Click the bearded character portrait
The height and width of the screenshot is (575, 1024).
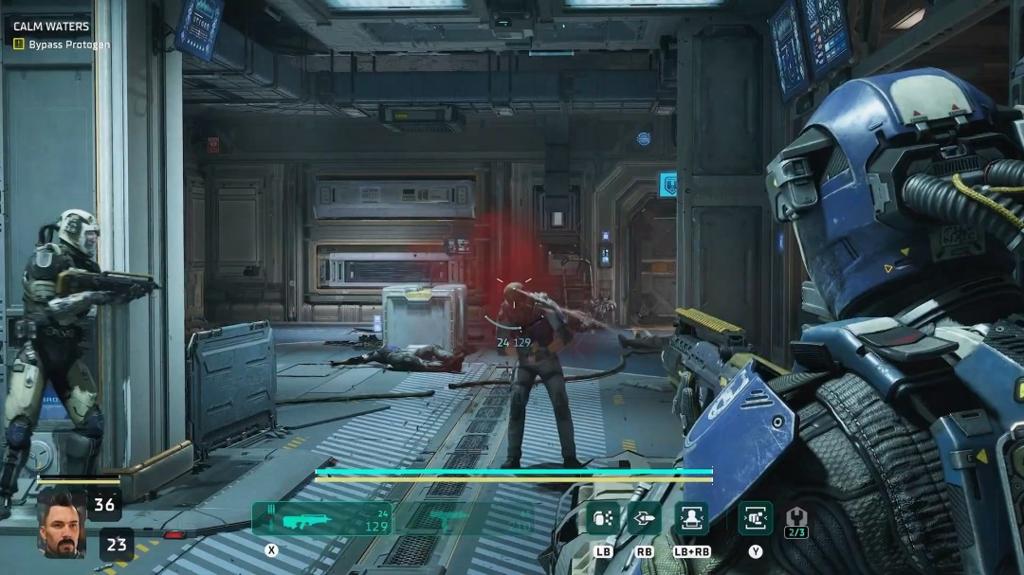(x=62, y=523)
